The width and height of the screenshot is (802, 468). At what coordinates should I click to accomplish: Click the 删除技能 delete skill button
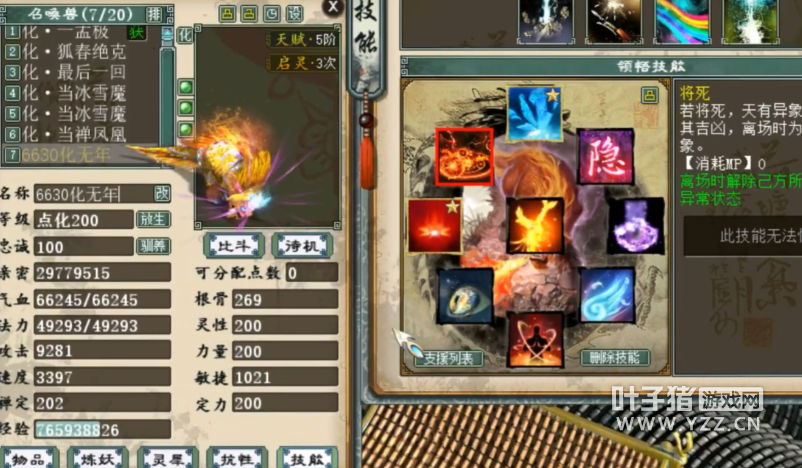[614, 357]
